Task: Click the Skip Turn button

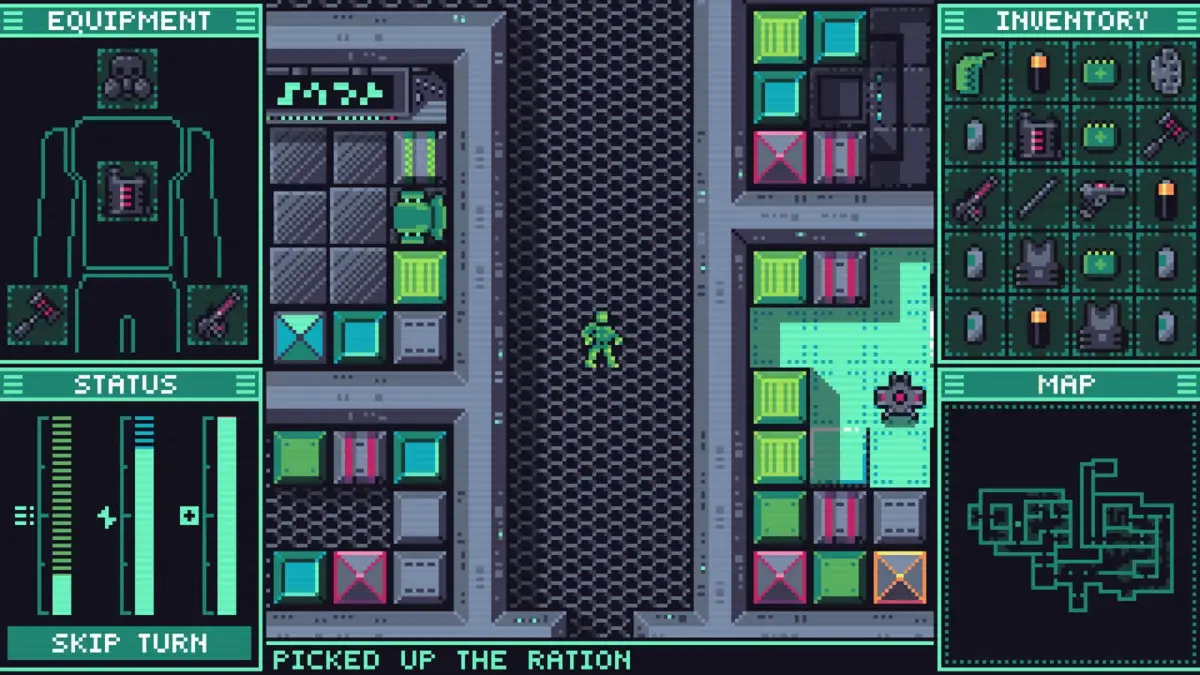Action: coord(129,643)
